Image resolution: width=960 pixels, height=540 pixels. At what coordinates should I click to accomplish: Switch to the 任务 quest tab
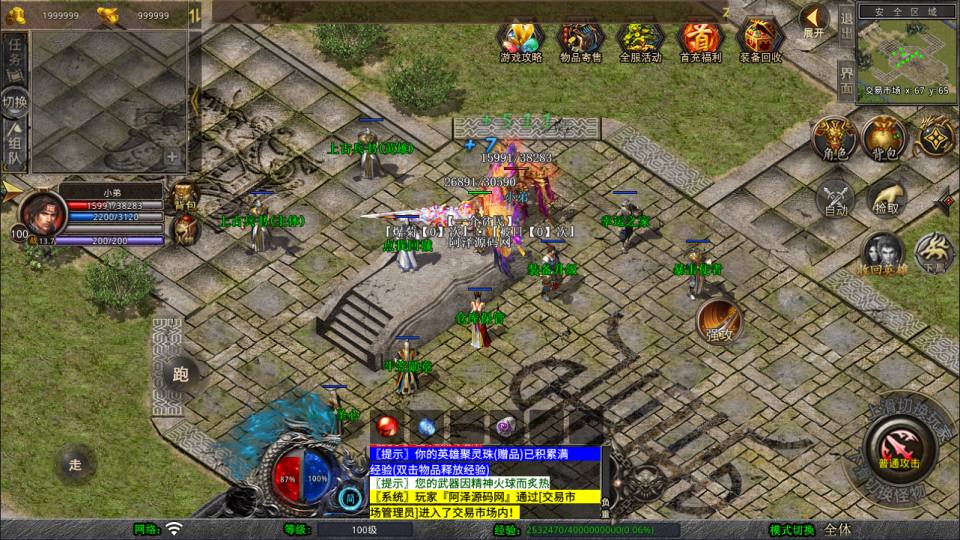coord(16,57)
